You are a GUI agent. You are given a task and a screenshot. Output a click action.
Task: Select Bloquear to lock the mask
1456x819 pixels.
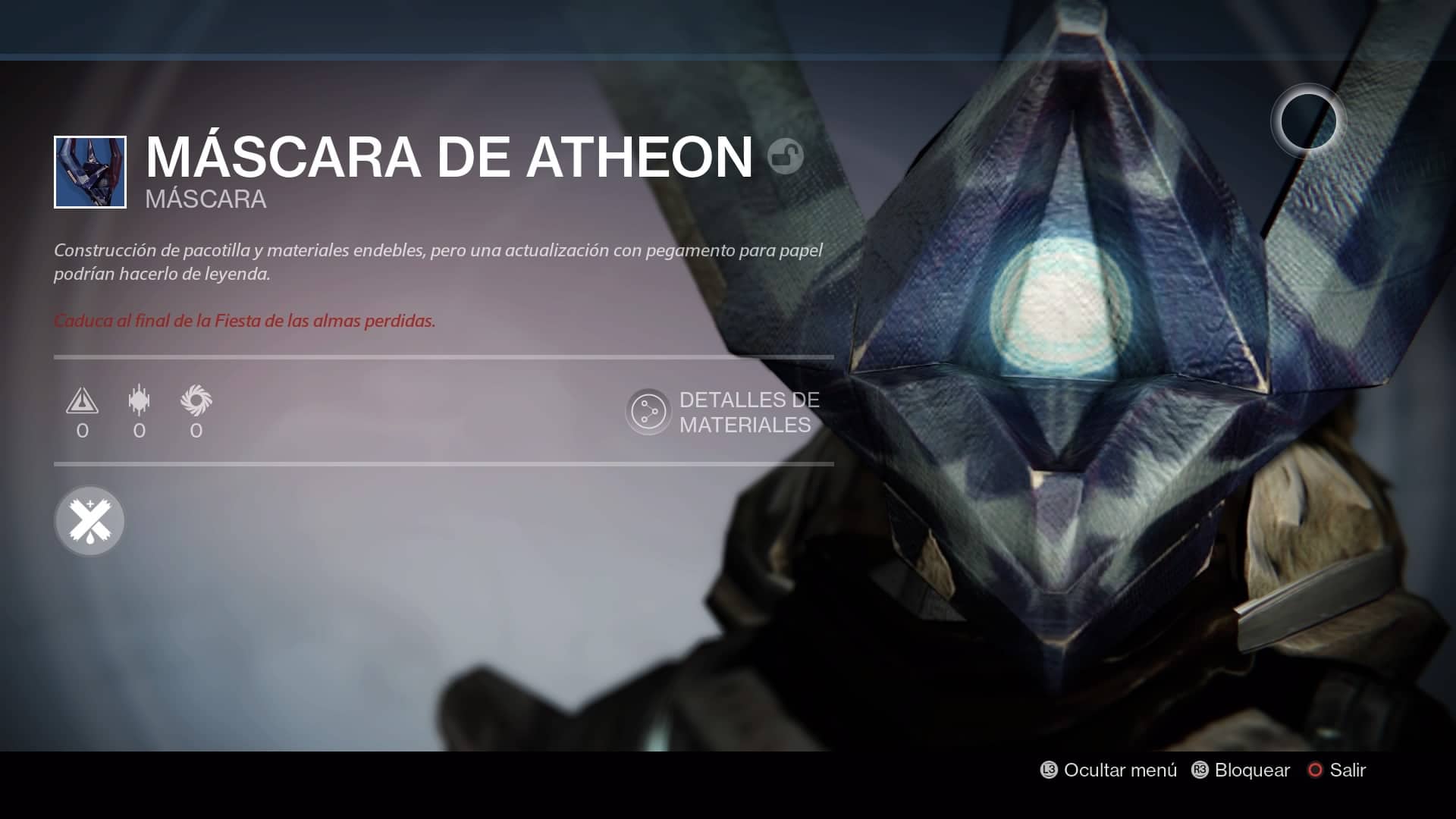coord(1241,770)
